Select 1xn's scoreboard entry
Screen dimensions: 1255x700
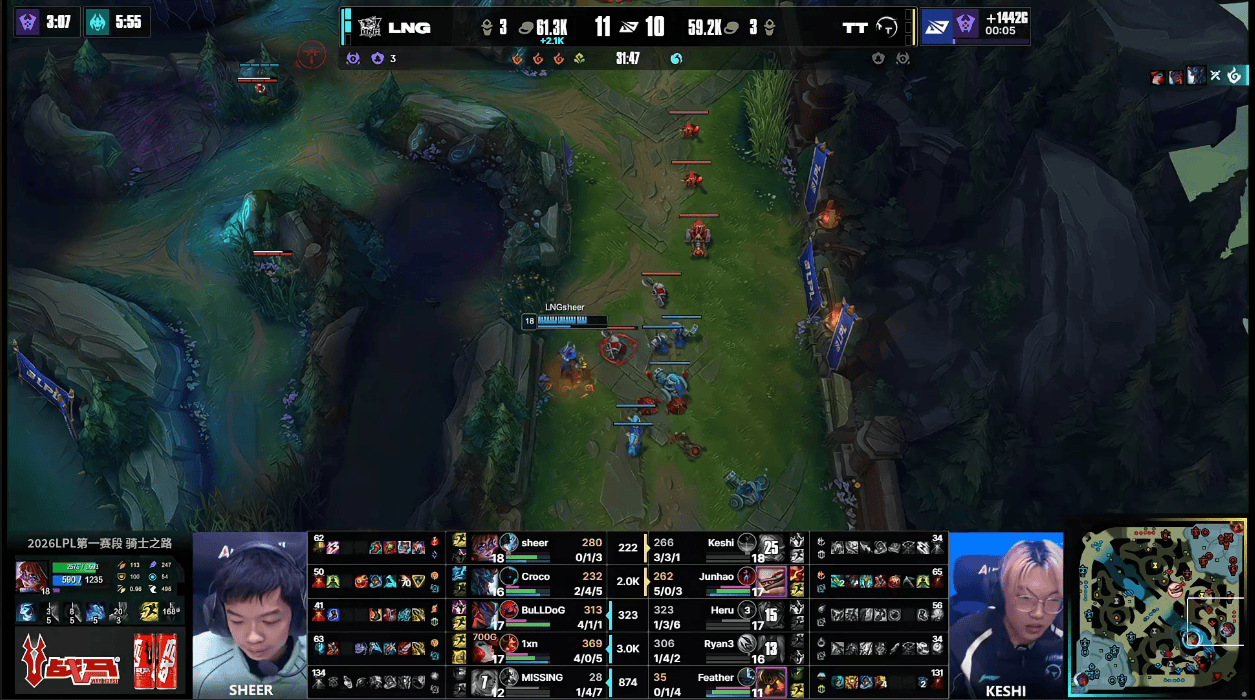coord(545,649)
